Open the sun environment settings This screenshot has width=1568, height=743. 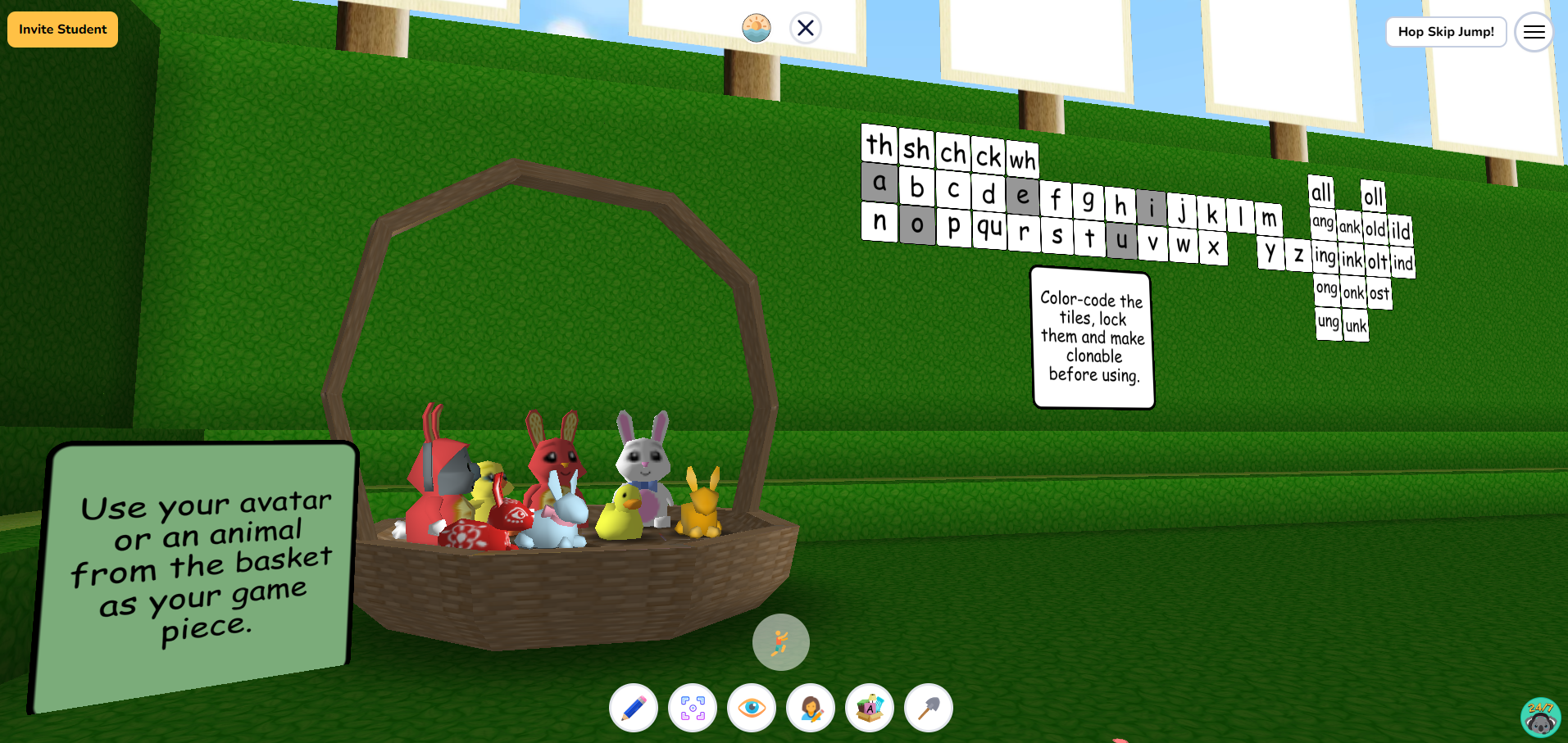[x=757, y=28]
